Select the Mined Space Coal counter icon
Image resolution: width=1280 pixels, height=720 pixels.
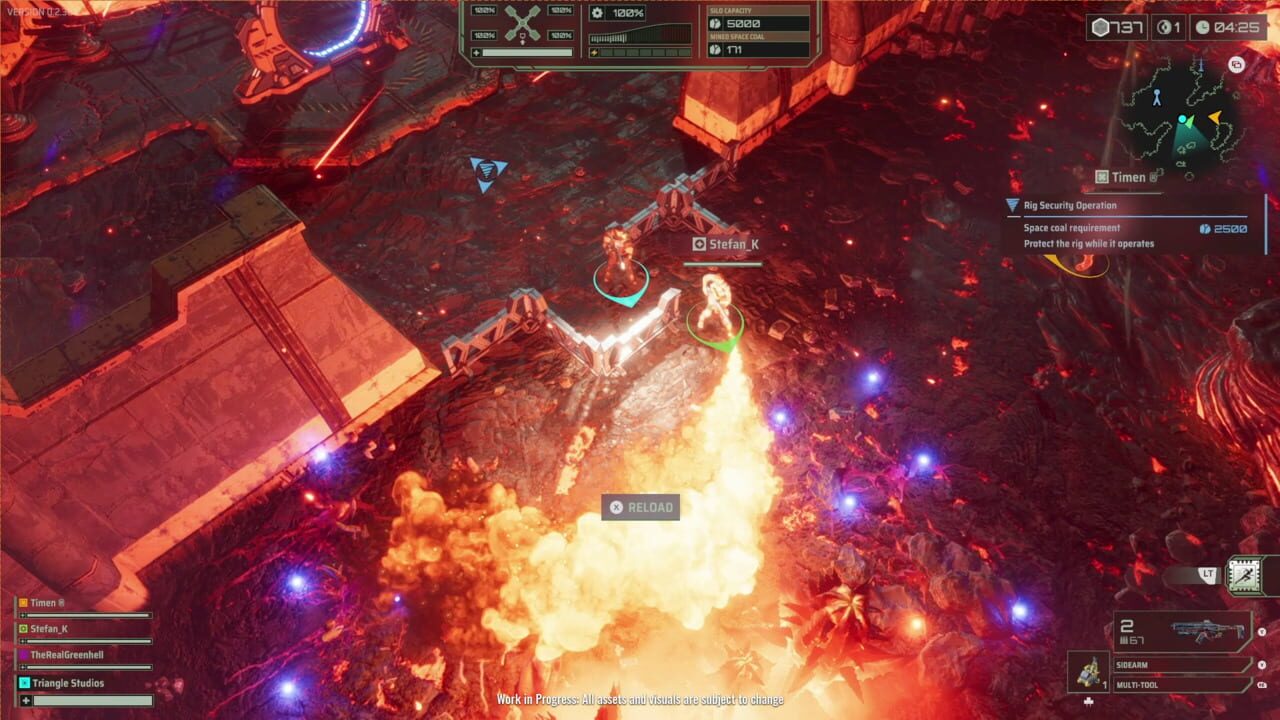coord(715,50)
